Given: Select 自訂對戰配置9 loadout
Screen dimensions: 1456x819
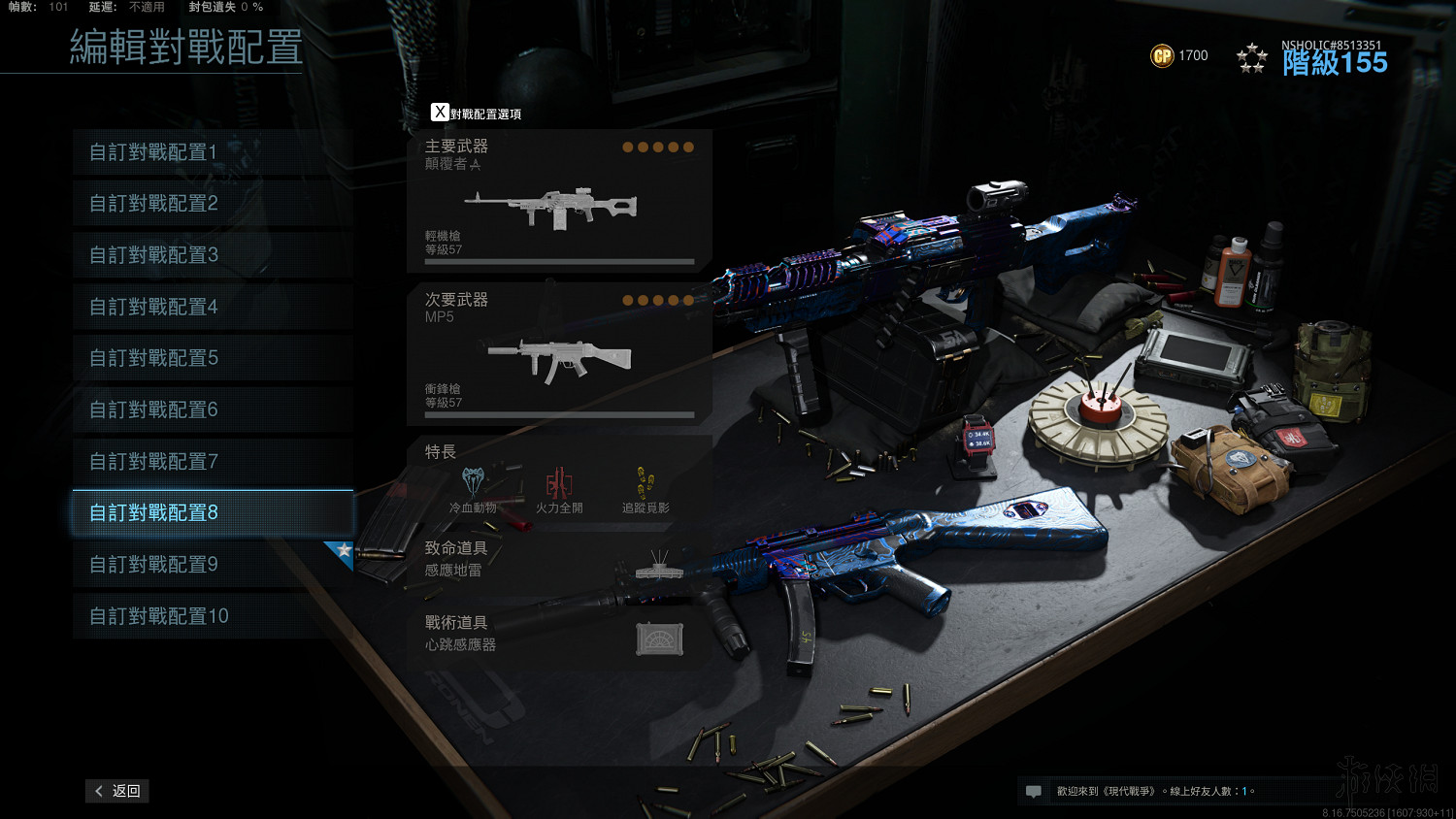Looking at the screenshot, I should [x=212, y=564].
